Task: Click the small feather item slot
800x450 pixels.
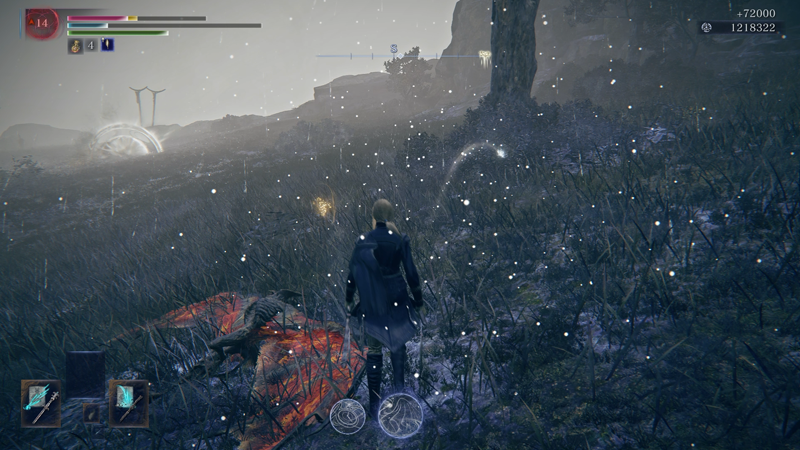Action: point(91,411)
